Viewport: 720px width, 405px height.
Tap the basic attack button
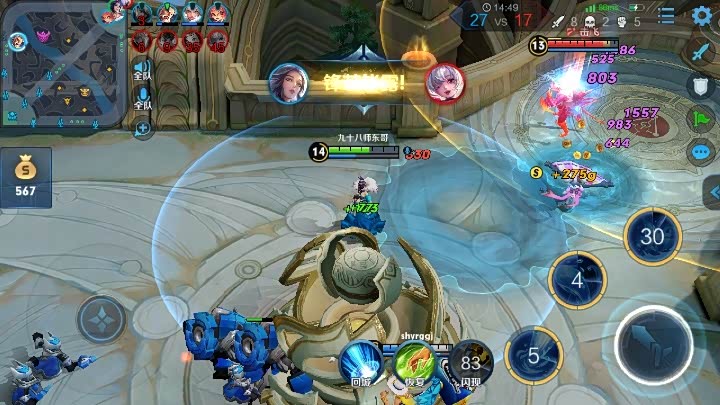[x=654, y=343]
